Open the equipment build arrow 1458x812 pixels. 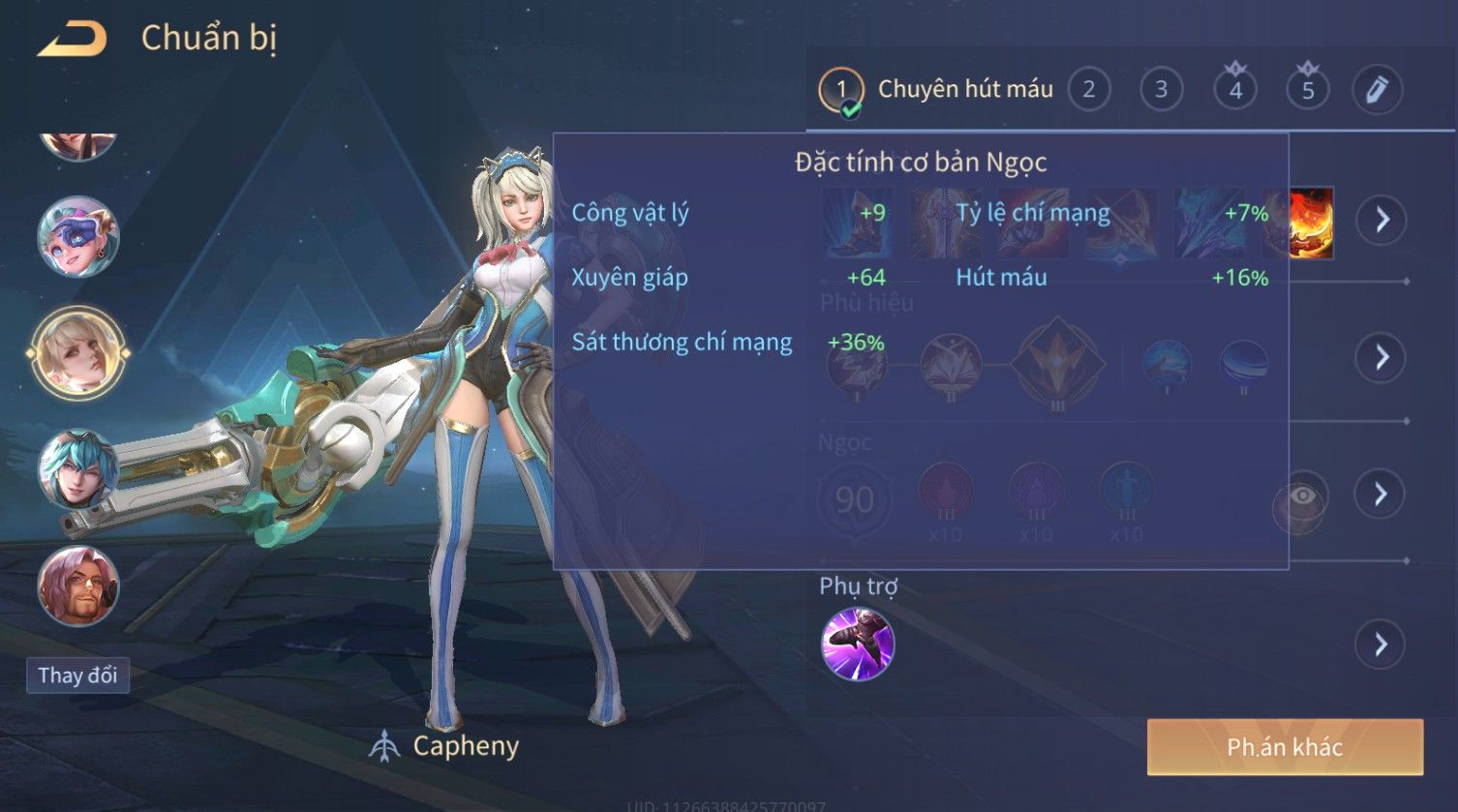tap(1381, 220)
